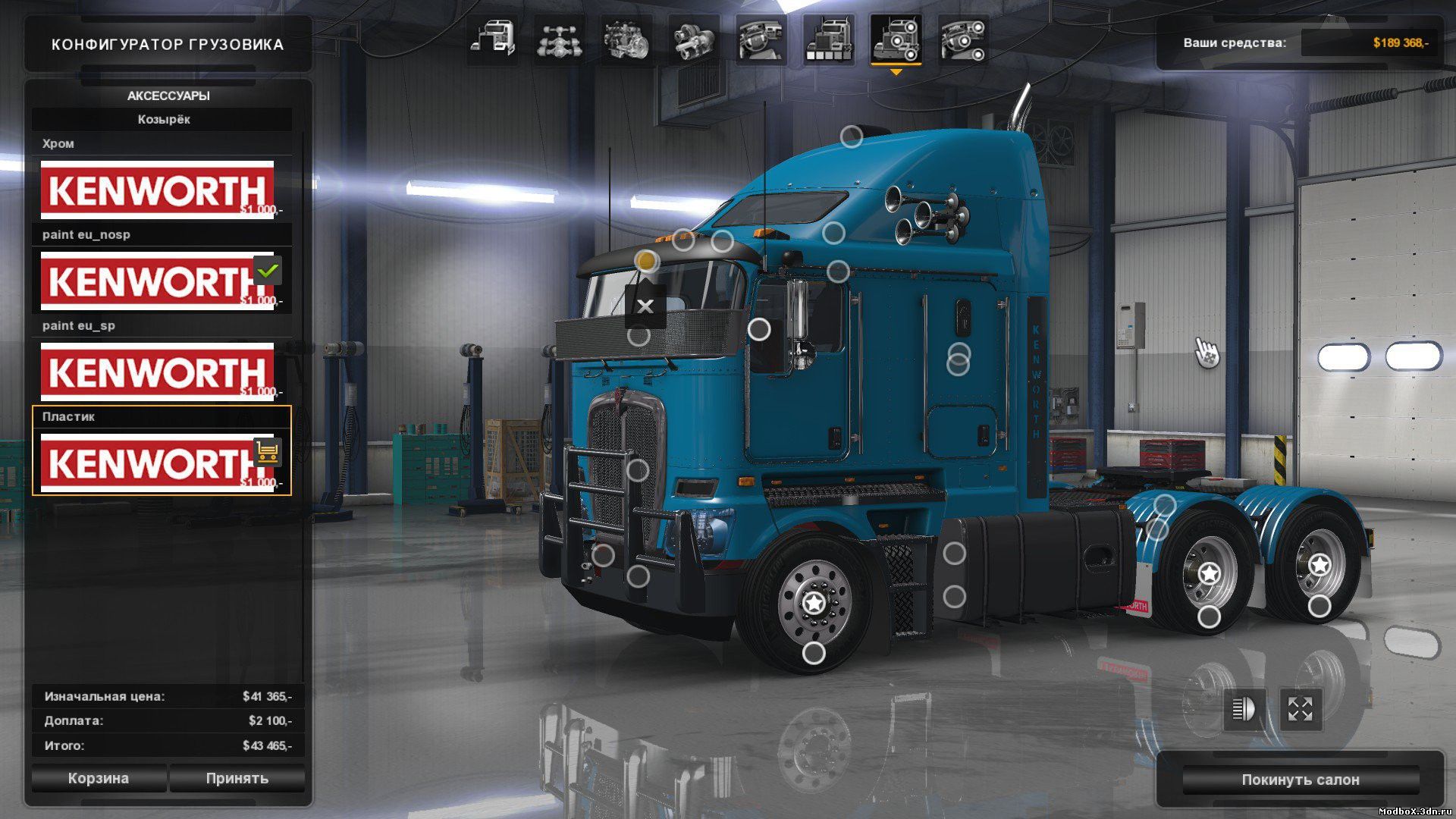This screenshot has width=1456, height=819.
Task: Click the fullscreen view arrows icon
Action: (1300, 709)
